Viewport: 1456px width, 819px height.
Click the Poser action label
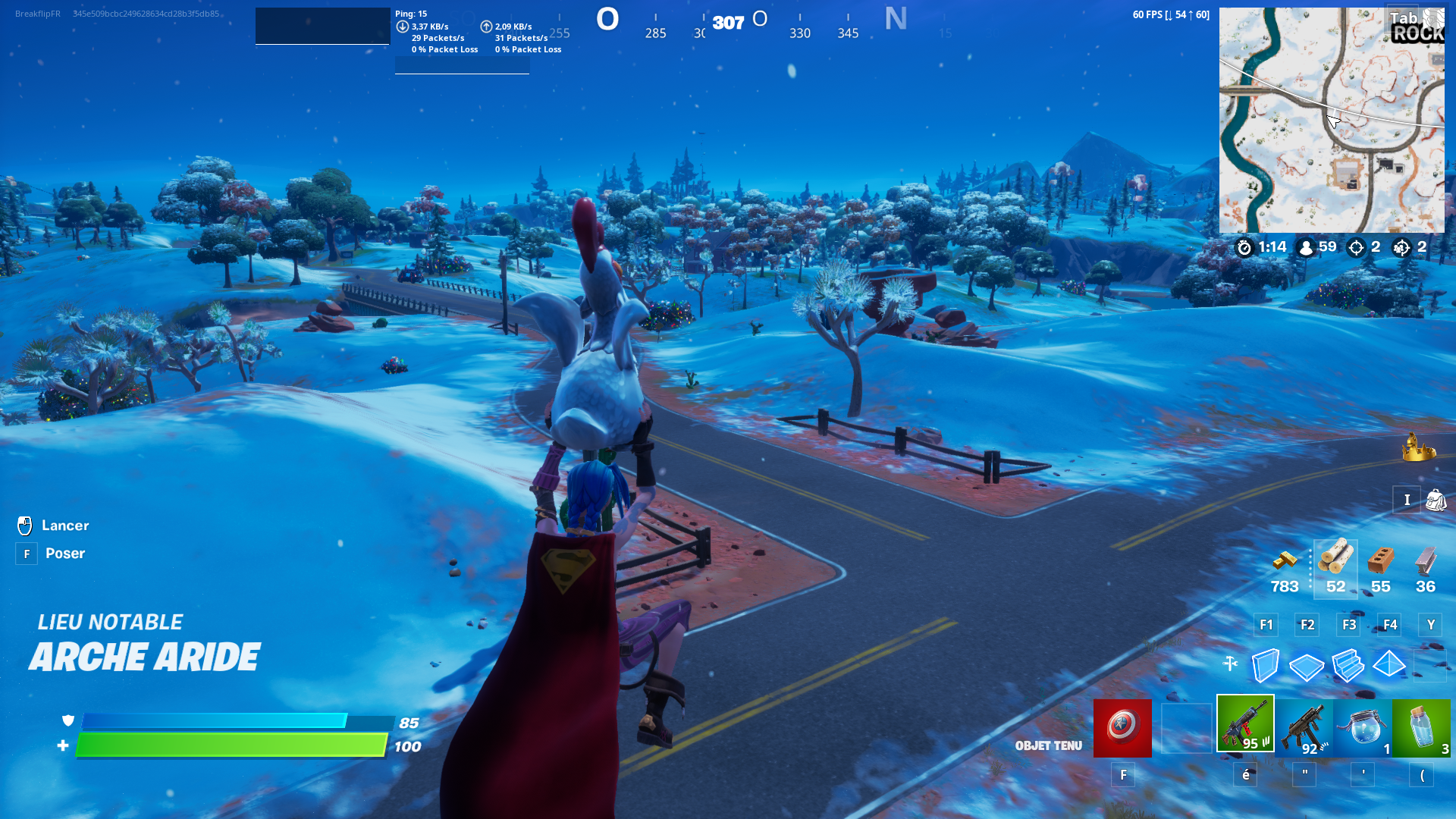(x=66, y=553)
